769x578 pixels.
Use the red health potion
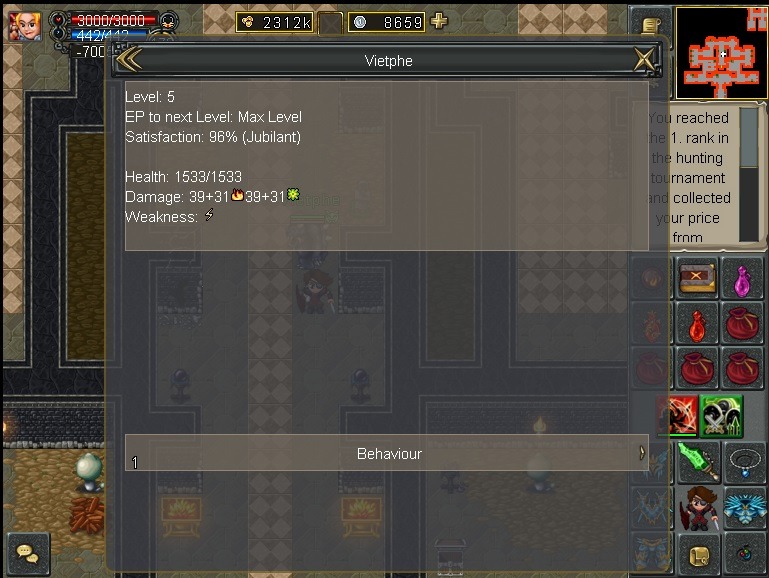click(698, 322)
